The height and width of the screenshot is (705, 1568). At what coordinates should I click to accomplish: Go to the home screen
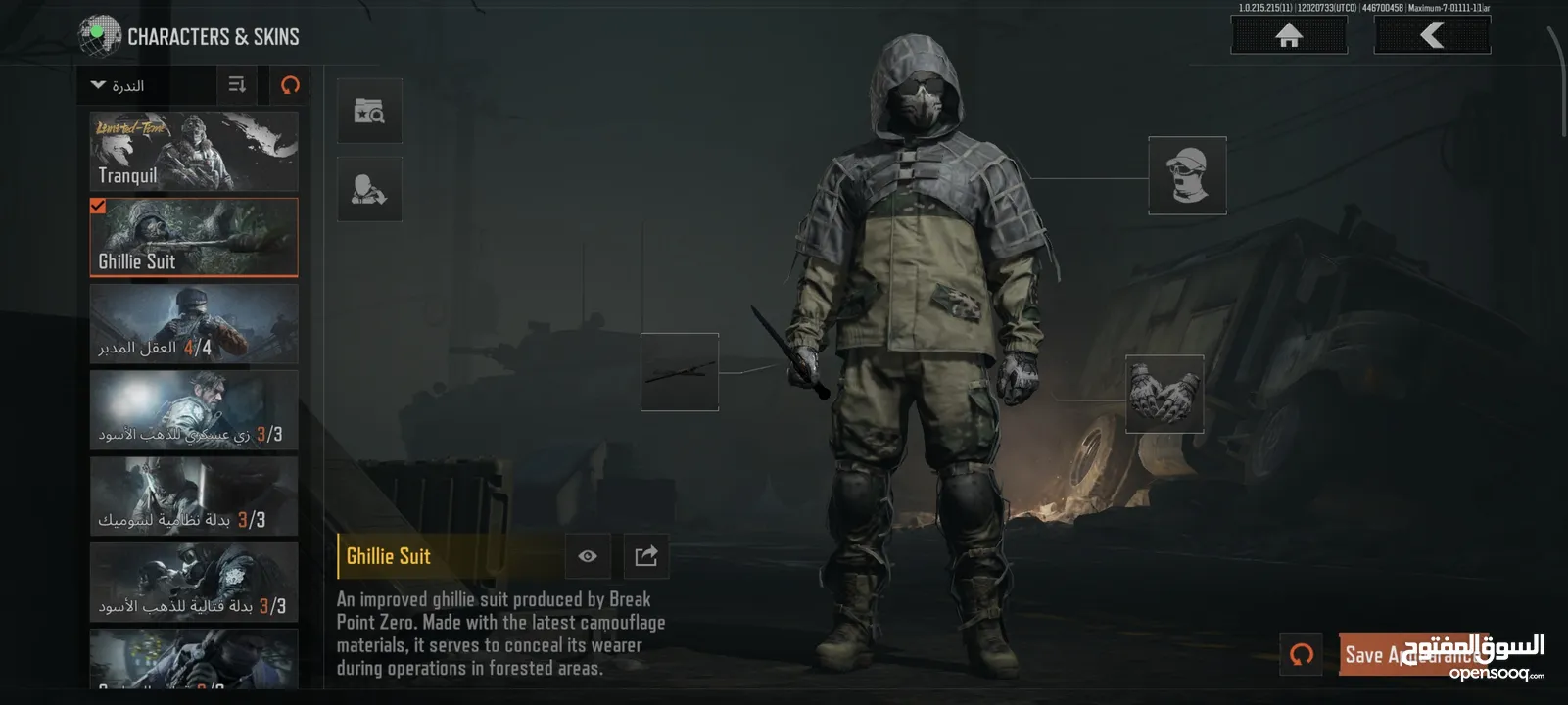coord(1288,36)
